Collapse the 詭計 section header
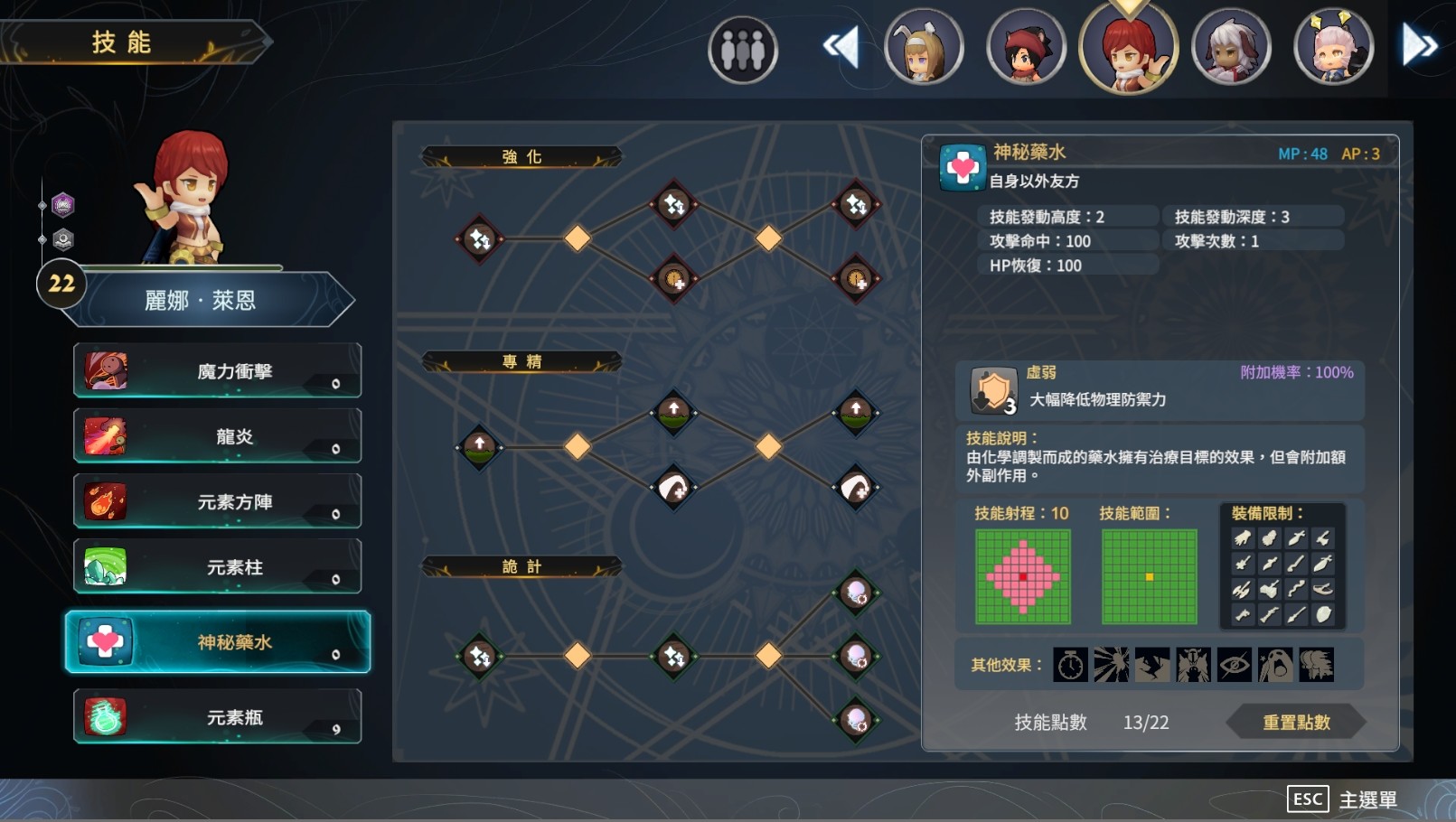 tap(522, 566)
